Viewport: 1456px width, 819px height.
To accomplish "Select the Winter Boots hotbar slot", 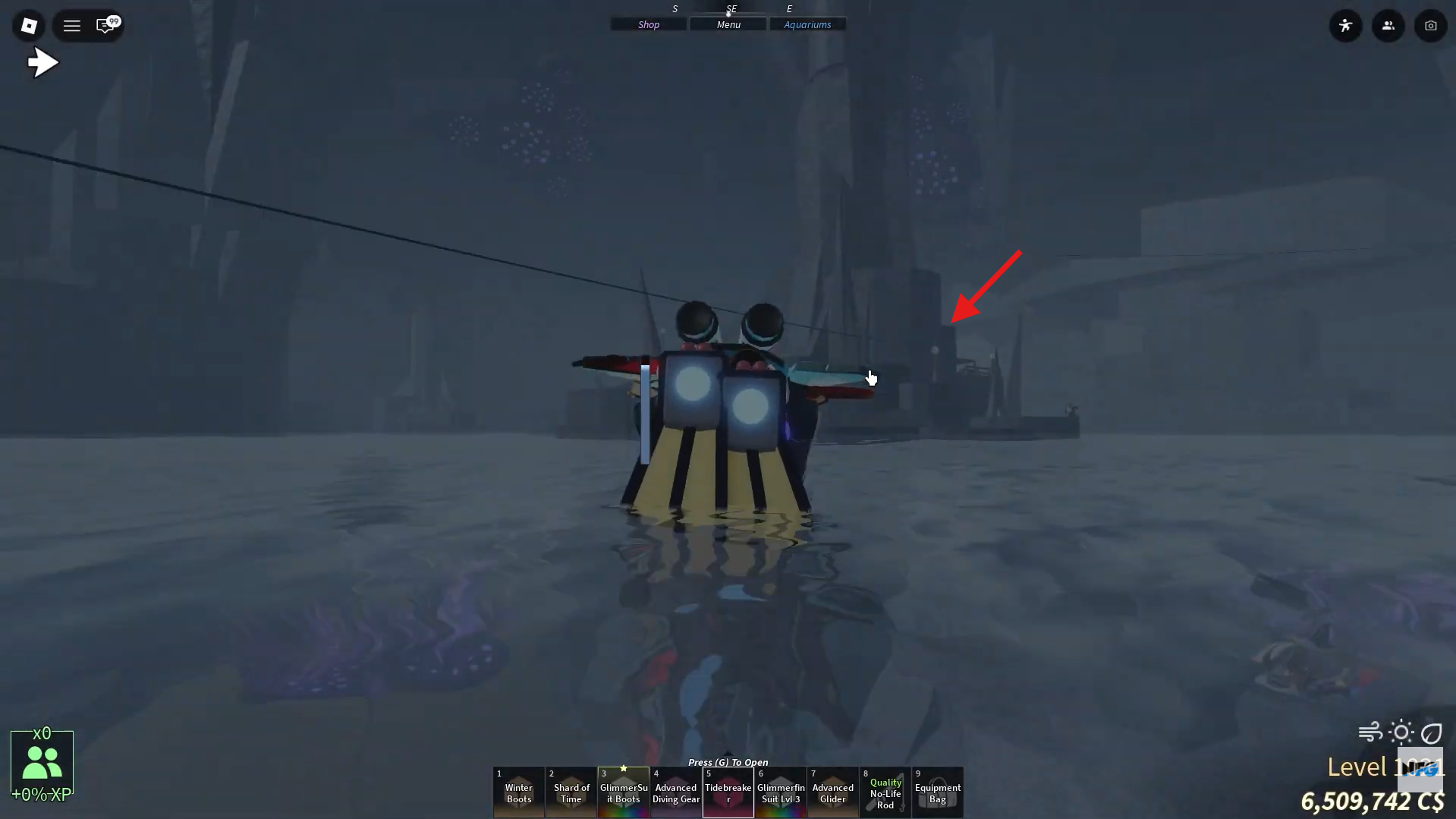I will pos(518,792).
